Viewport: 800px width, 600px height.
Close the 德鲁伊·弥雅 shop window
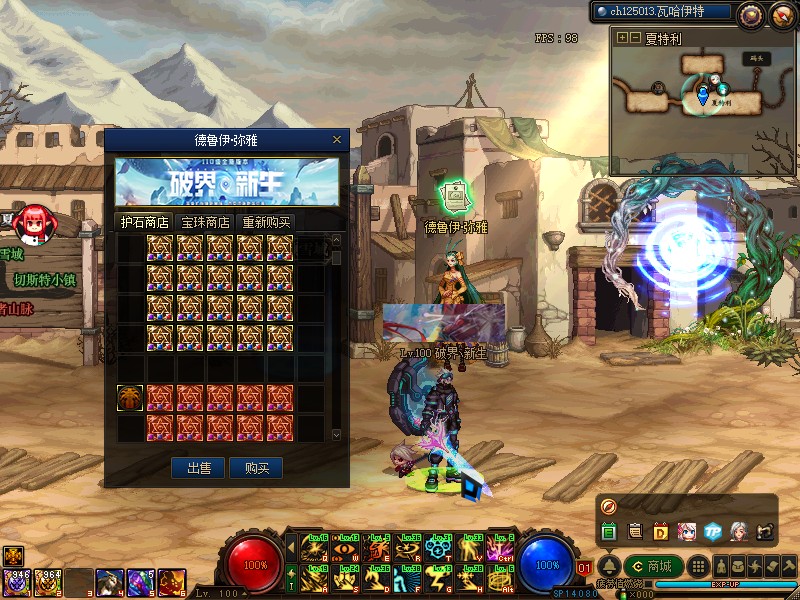(x=337, y=141)
